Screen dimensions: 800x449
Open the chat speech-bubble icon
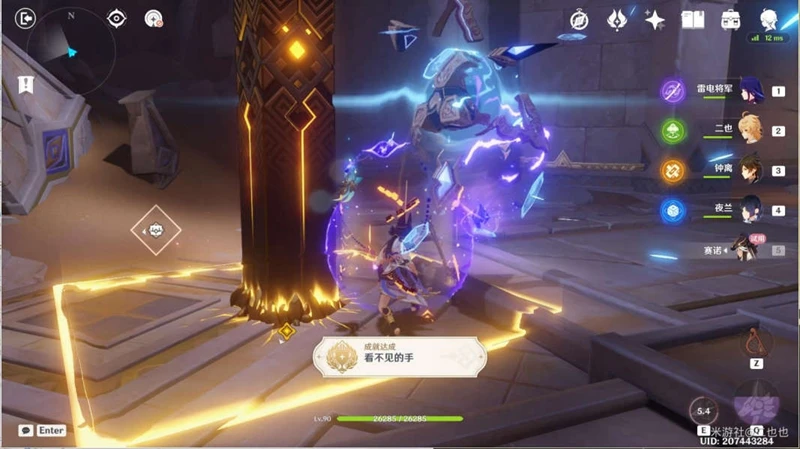(25, 430)
